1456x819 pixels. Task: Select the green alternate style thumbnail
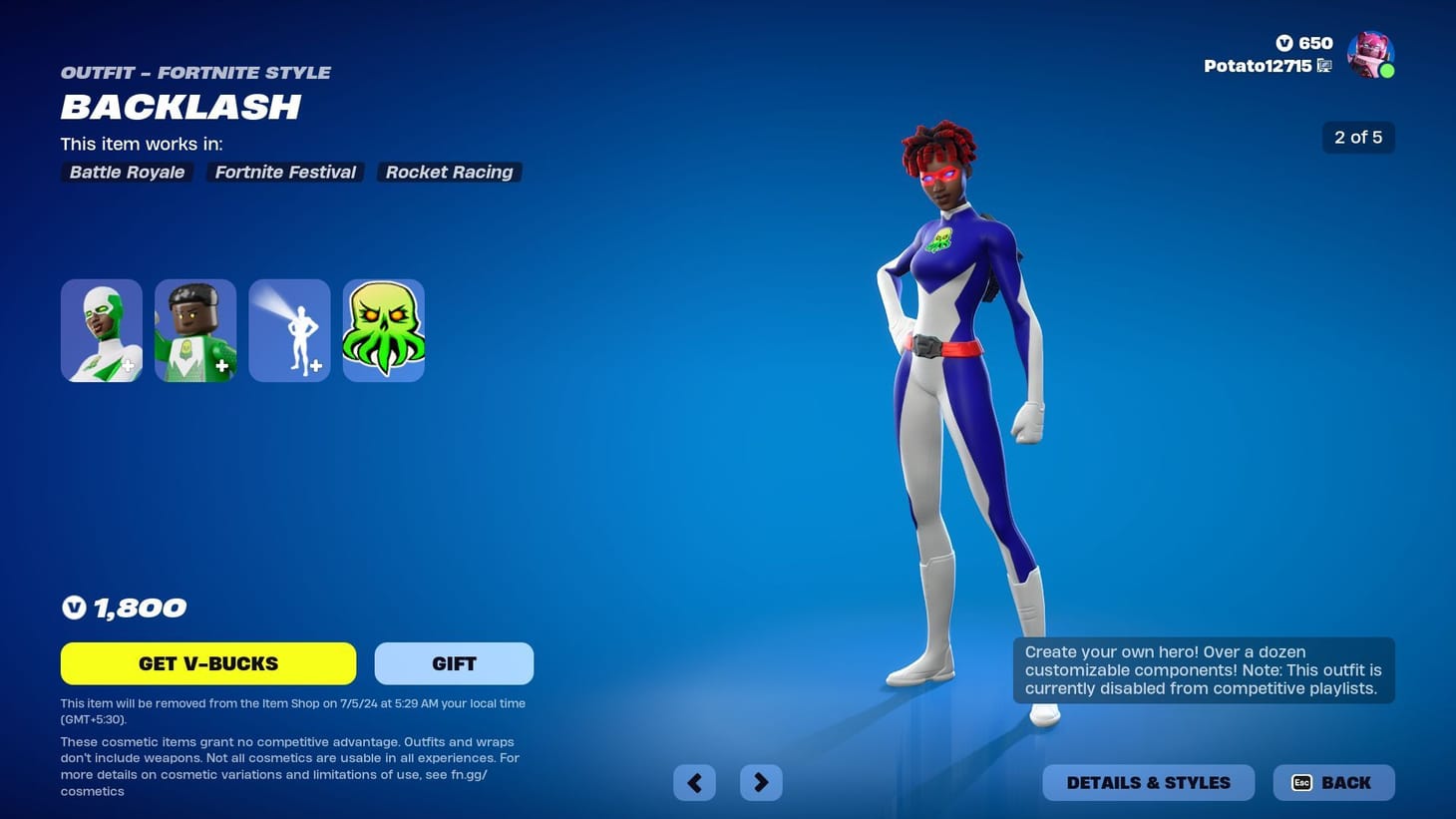[194, 329]
